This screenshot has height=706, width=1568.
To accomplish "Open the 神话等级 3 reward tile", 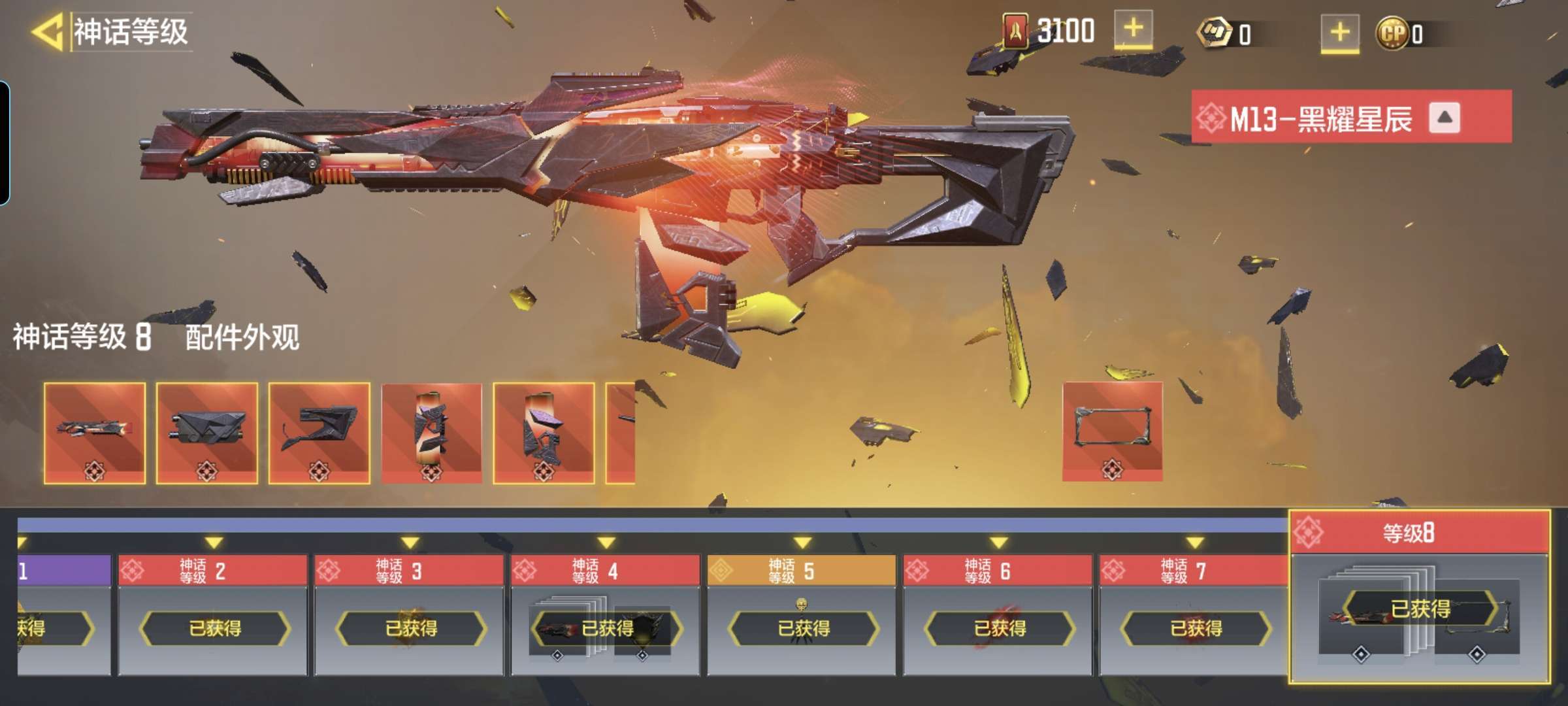I will (x=410, y=614).
